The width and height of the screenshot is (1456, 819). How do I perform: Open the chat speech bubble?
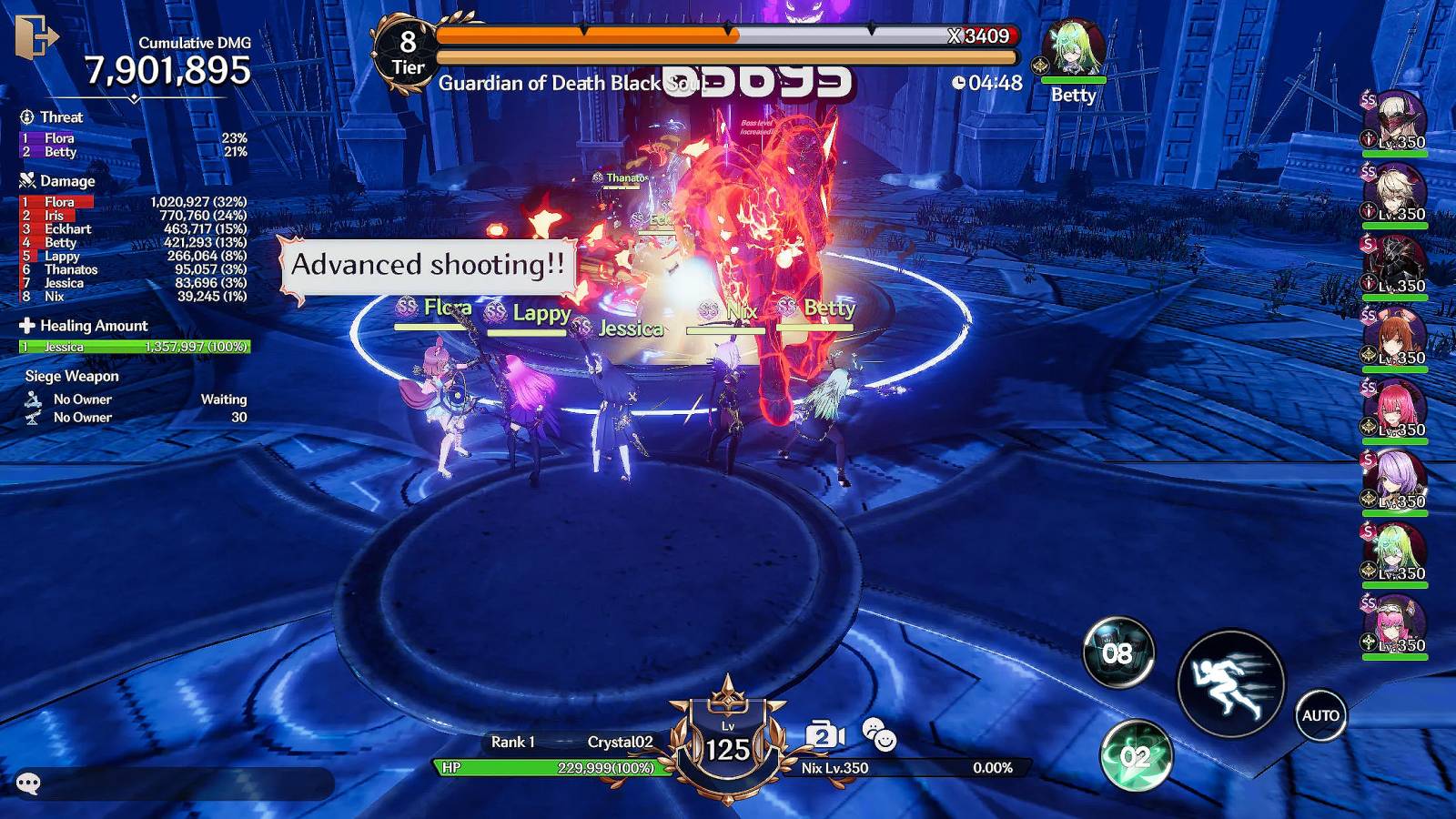pos(29,784)
